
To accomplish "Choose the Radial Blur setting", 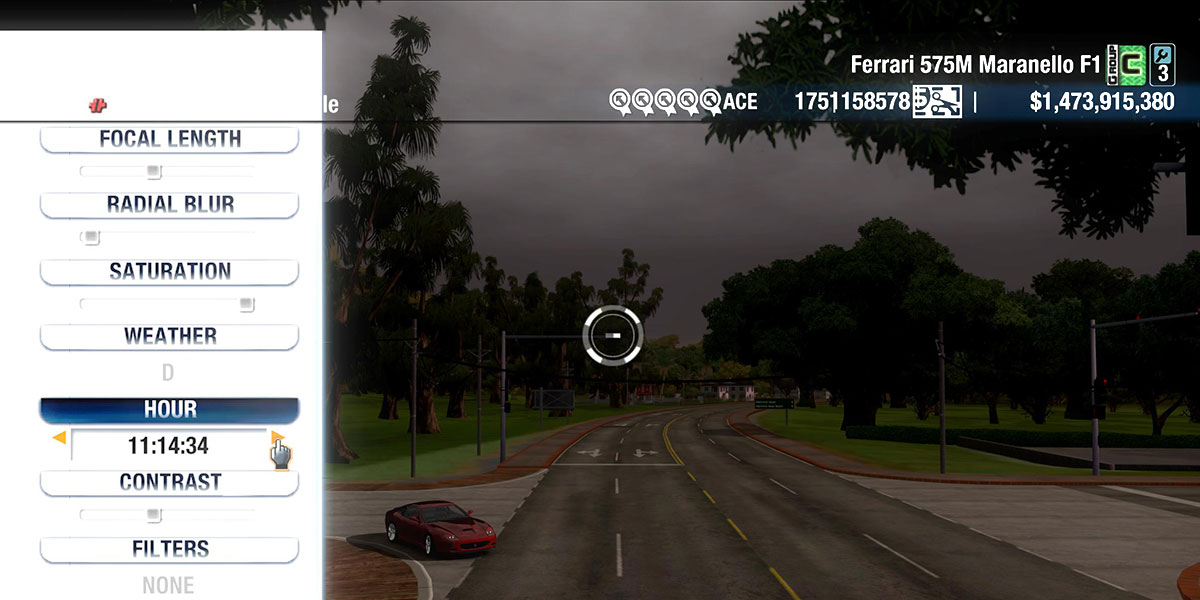I will point(169,205).
